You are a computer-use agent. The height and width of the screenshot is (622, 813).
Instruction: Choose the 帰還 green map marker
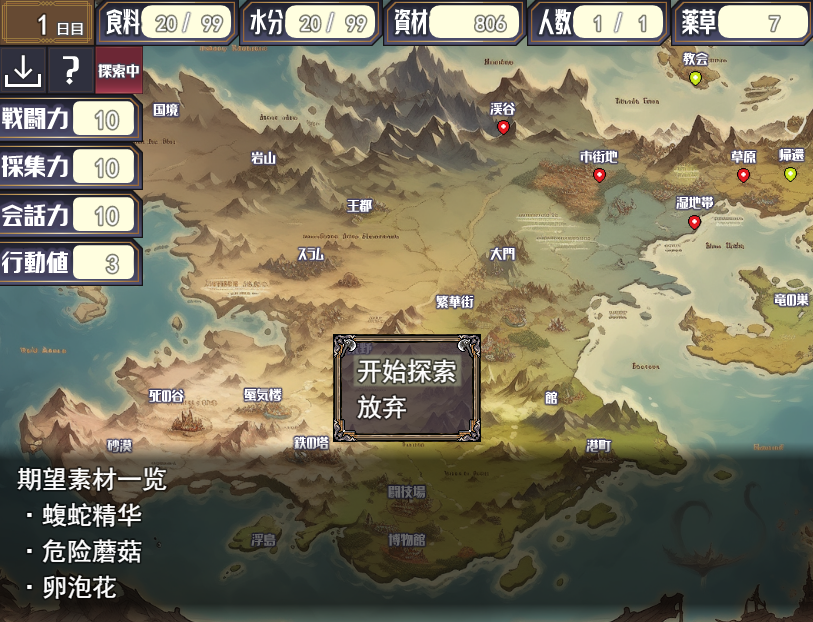pos(790,174)
